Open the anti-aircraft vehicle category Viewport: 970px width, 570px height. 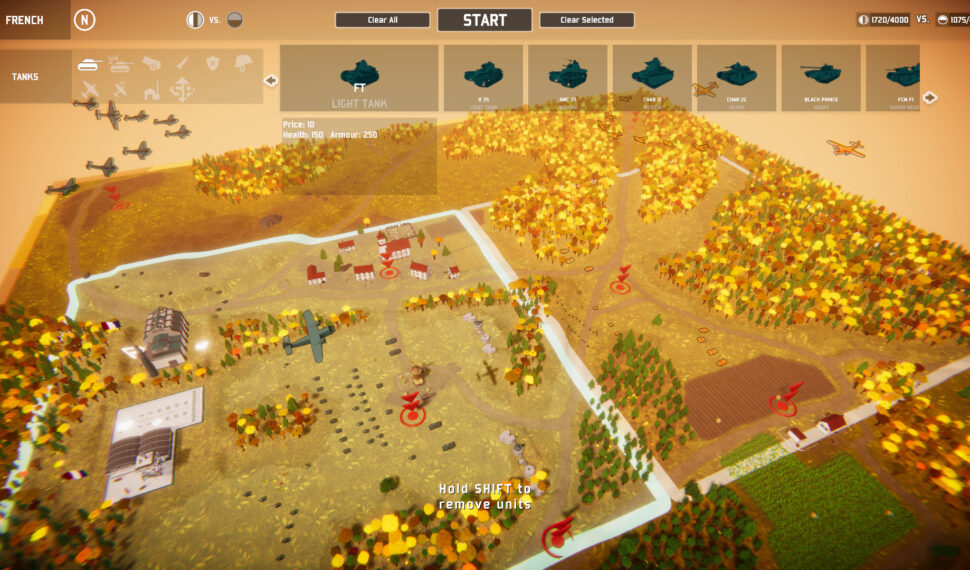[121, 64]
